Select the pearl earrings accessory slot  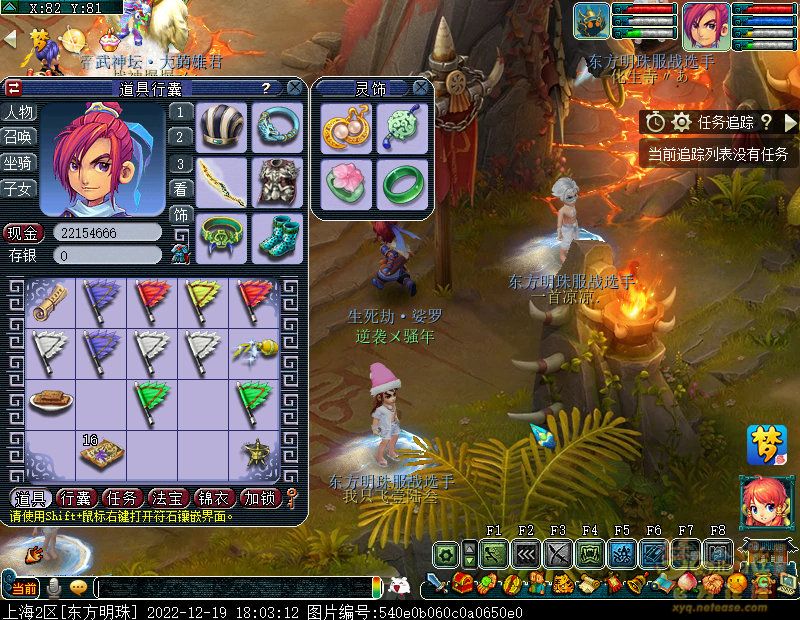(346, 128)
